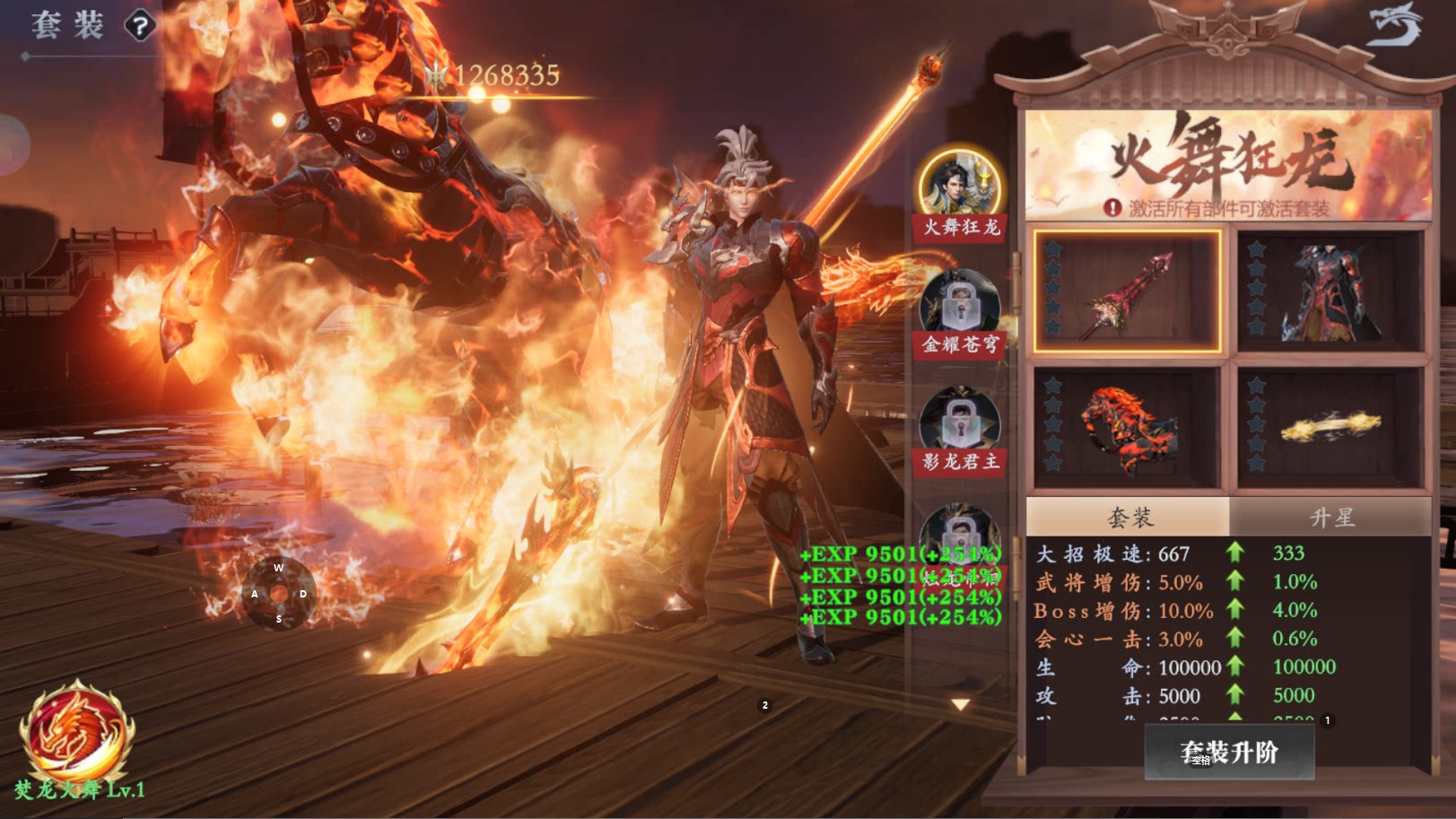The image size is (1456, 819).
Task: Expand the set list down arrow
Action: (961, 705)
